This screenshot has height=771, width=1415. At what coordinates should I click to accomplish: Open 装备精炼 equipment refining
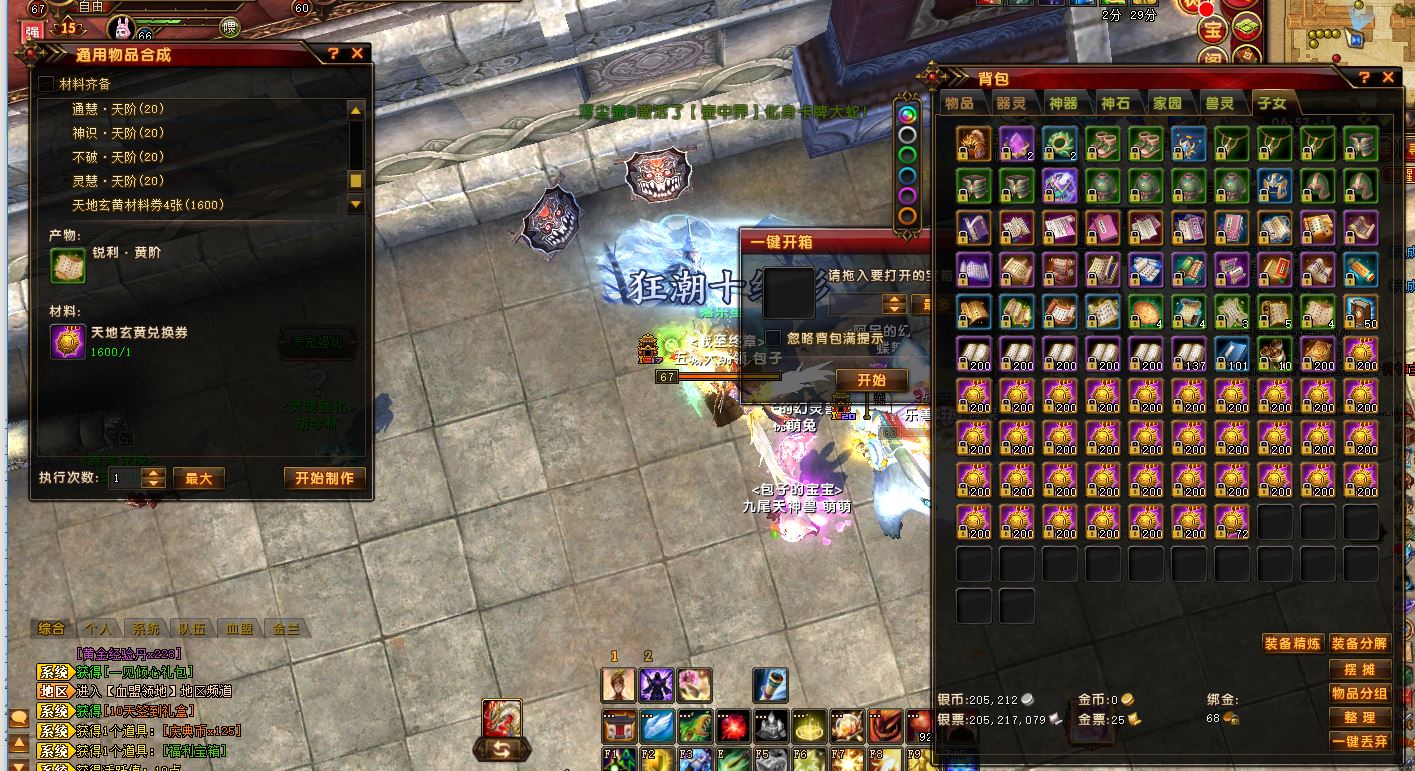1293,643
